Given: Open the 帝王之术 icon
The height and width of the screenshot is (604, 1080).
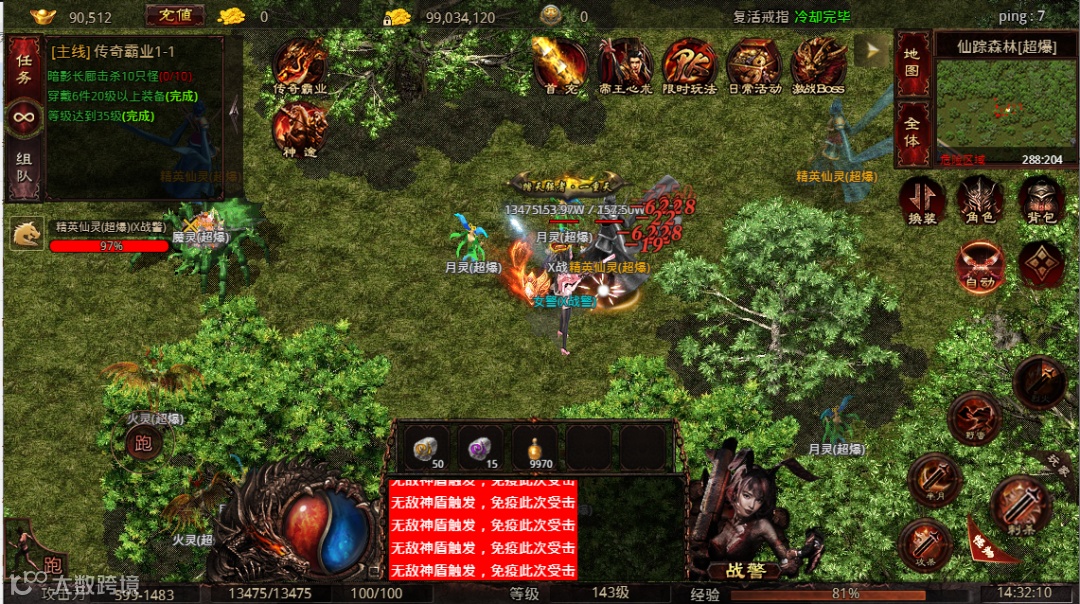Looking at the screenshot, I should point(625,65).
